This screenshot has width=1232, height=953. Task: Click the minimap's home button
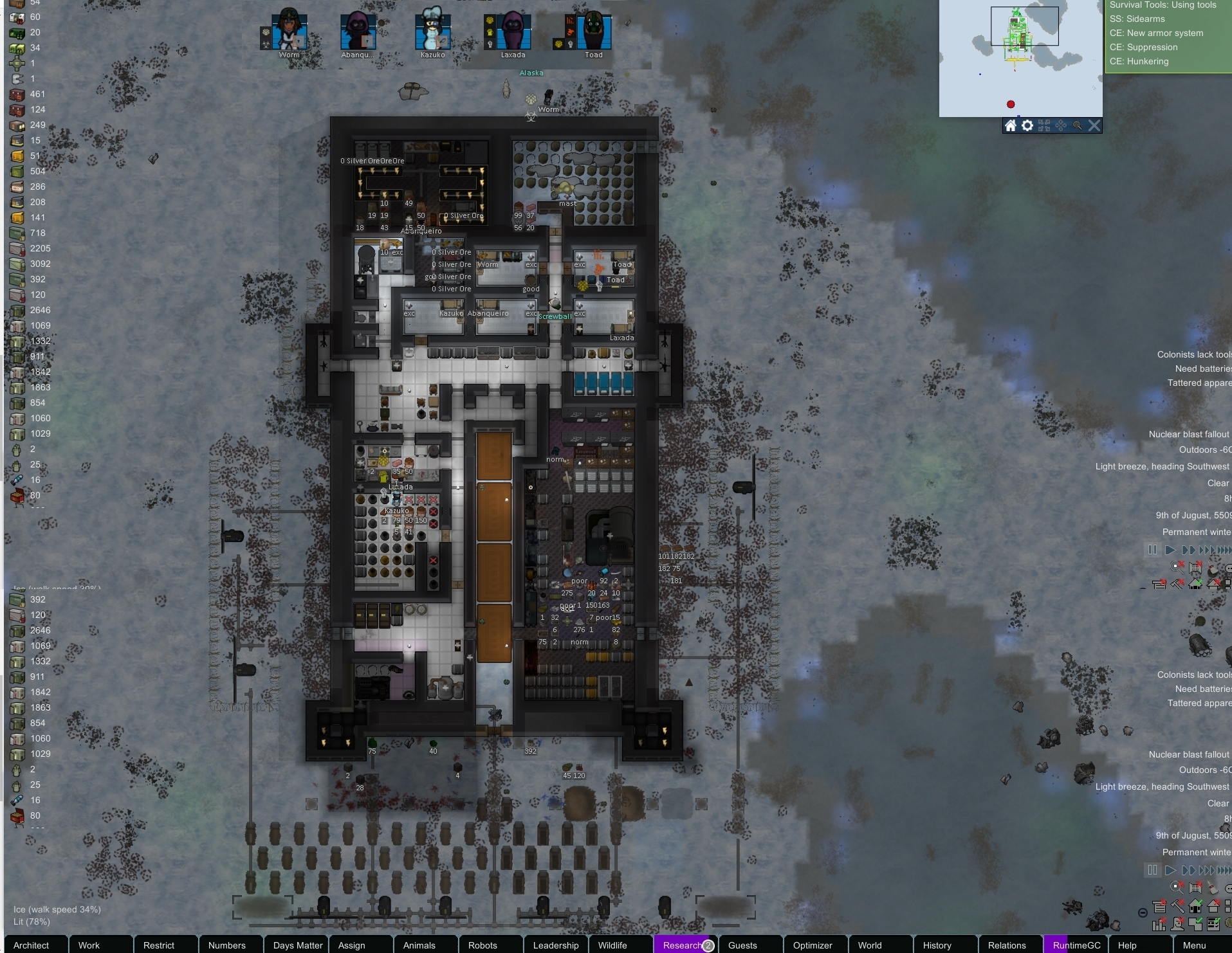[1011, 125]
